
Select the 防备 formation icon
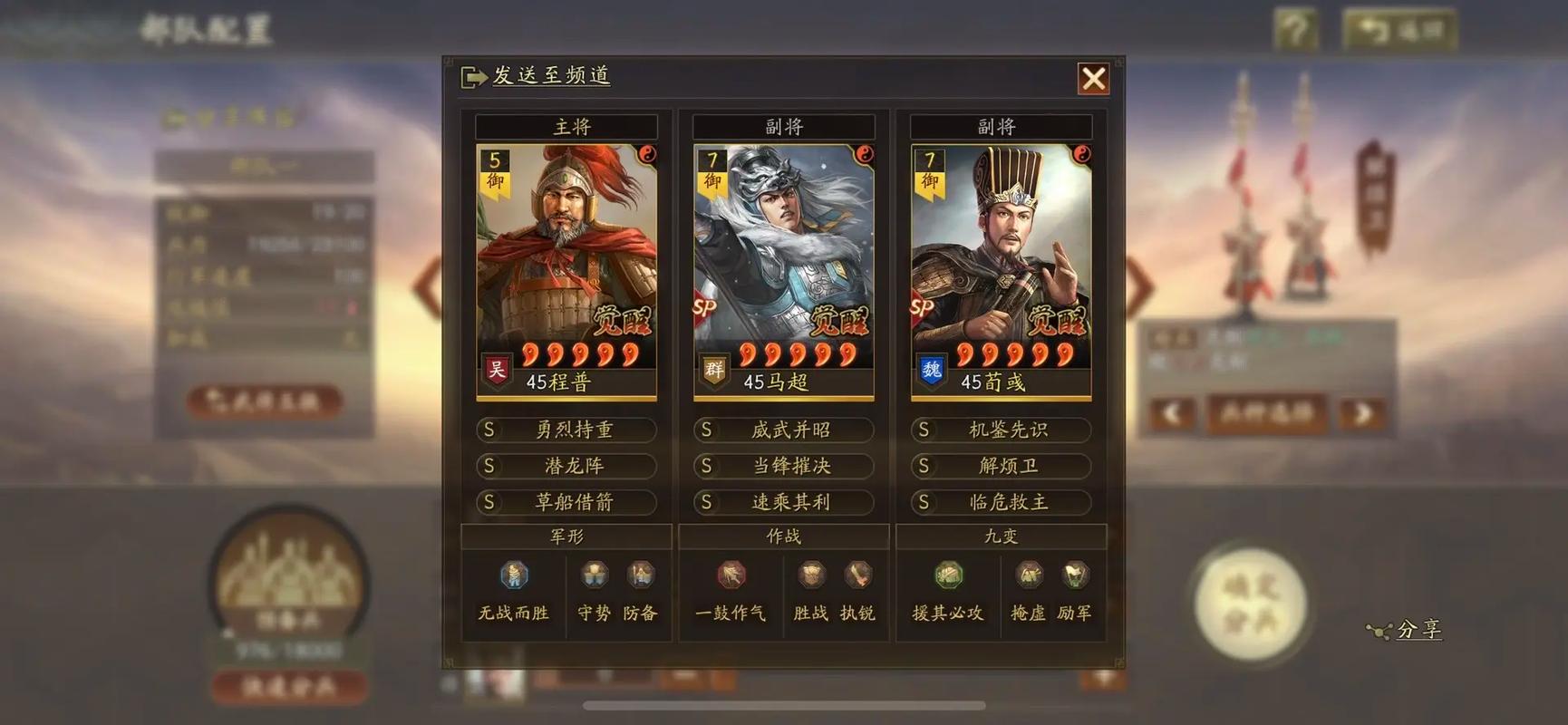coord(641,575)
